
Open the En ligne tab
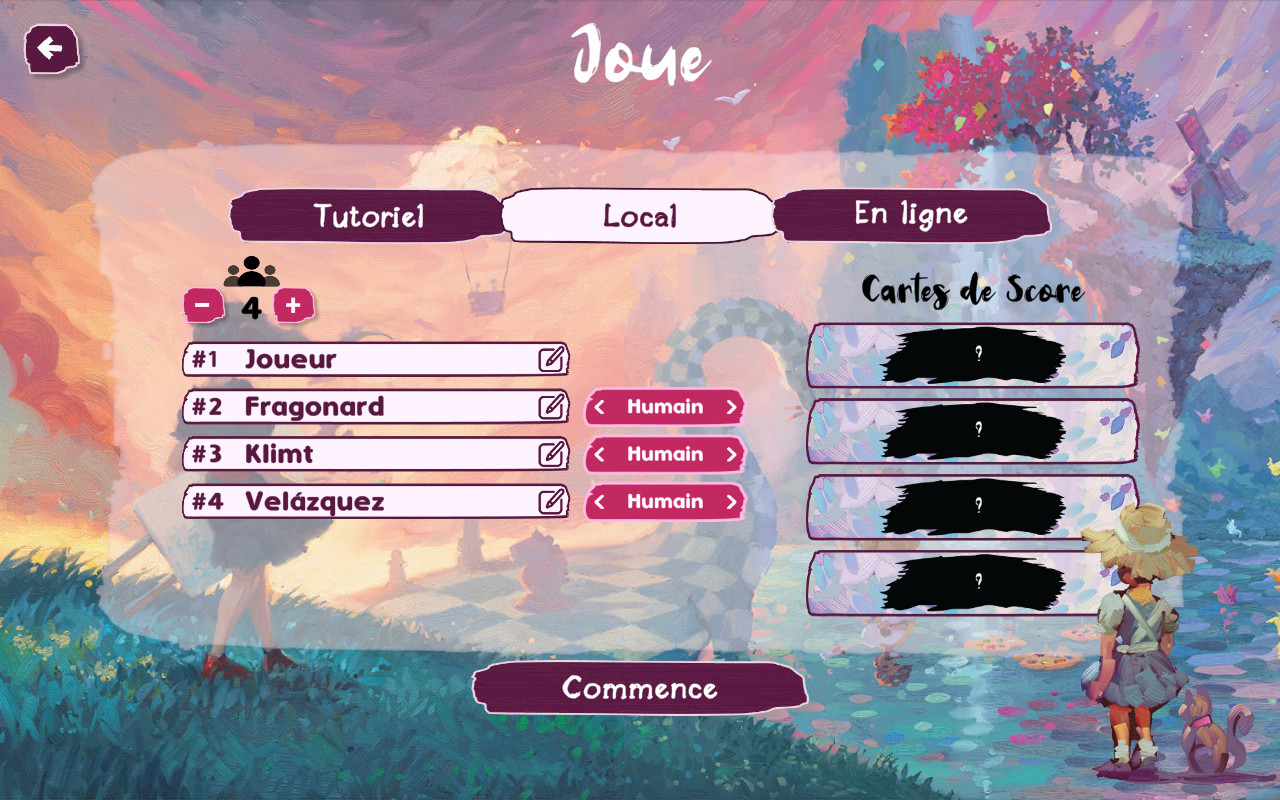[911, 214]
